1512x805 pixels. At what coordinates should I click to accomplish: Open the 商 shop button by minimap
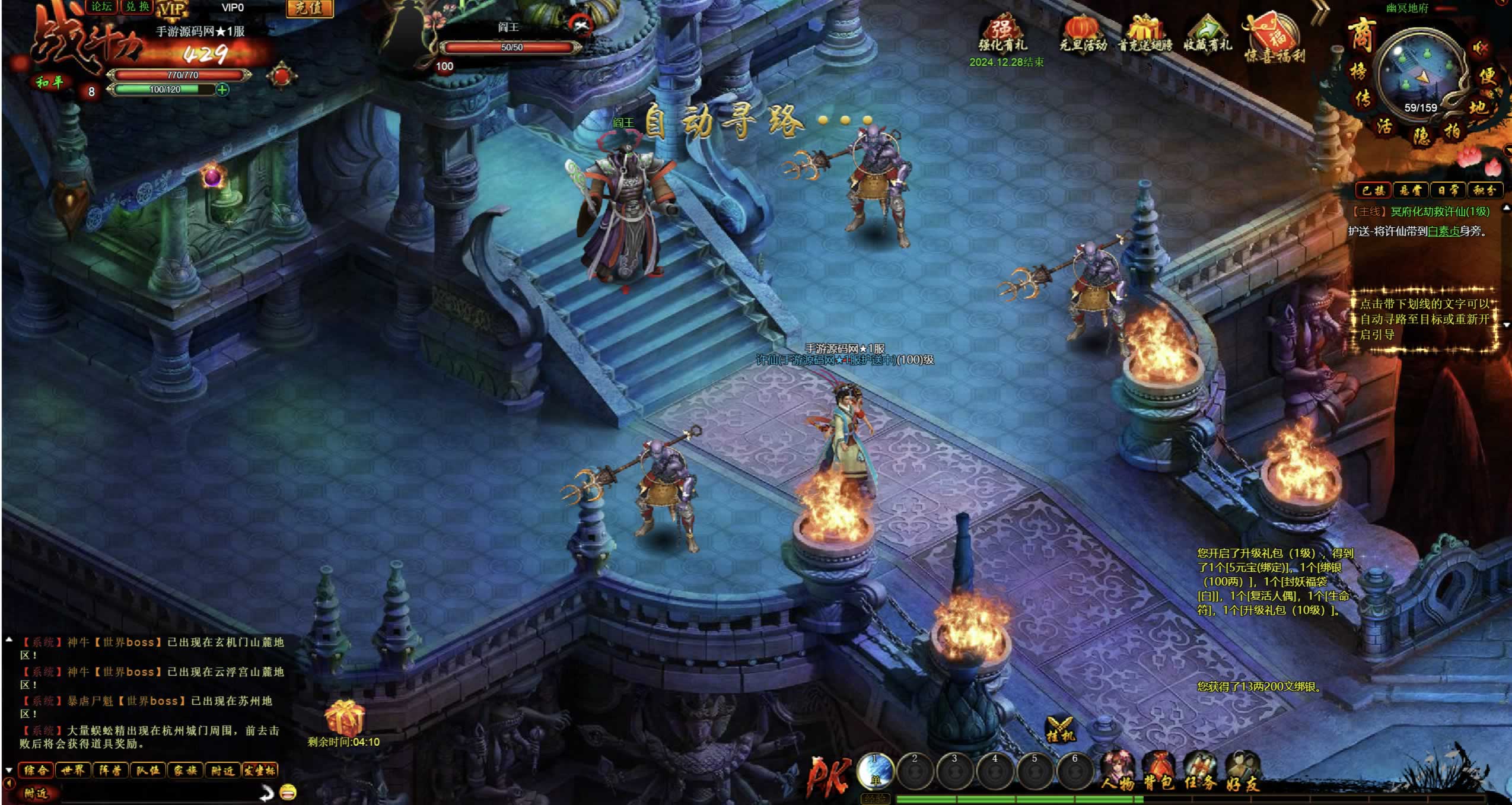click(1361, 36)
